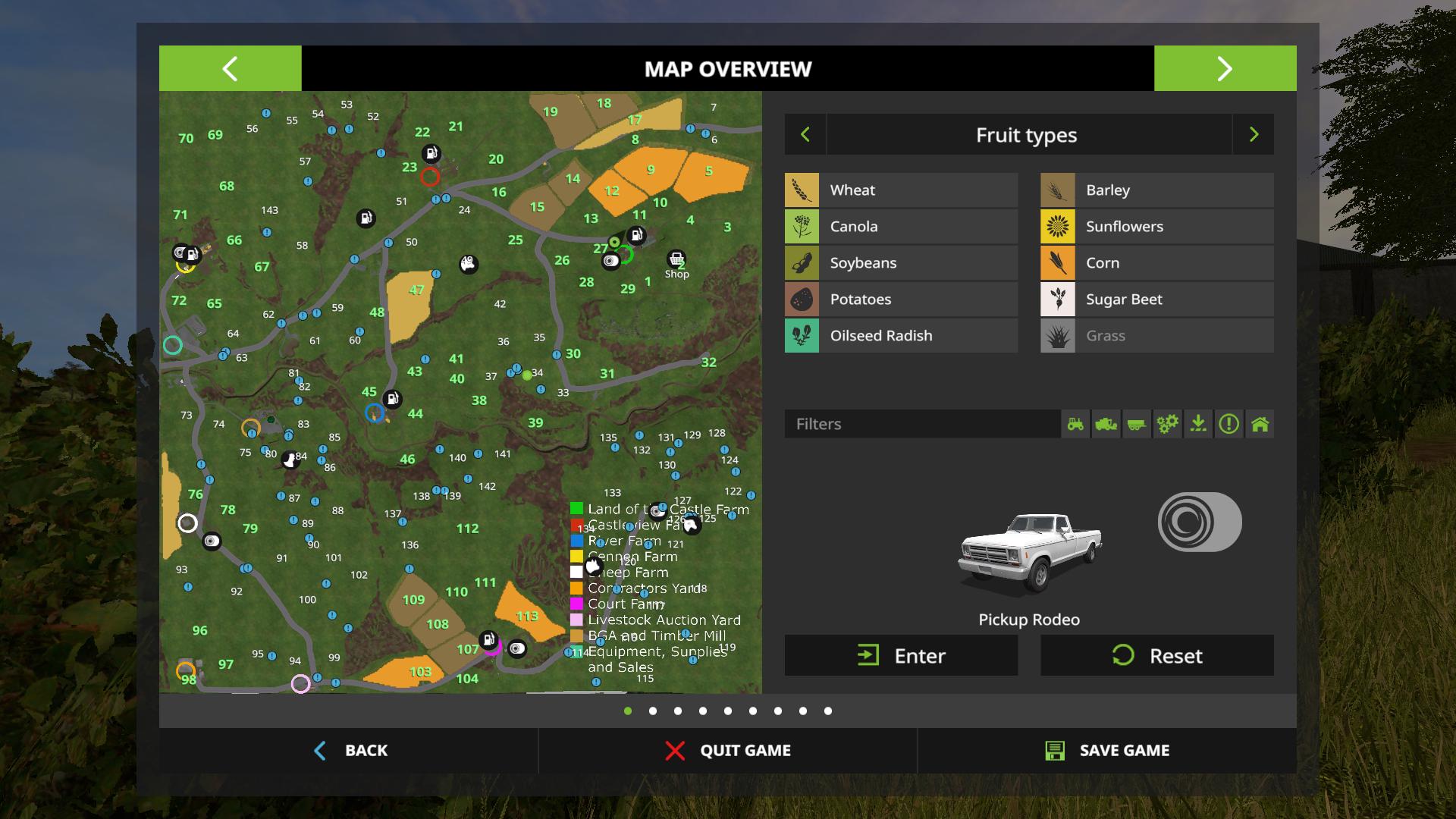Highlight Sunflowers on the map

point(1156,227)
